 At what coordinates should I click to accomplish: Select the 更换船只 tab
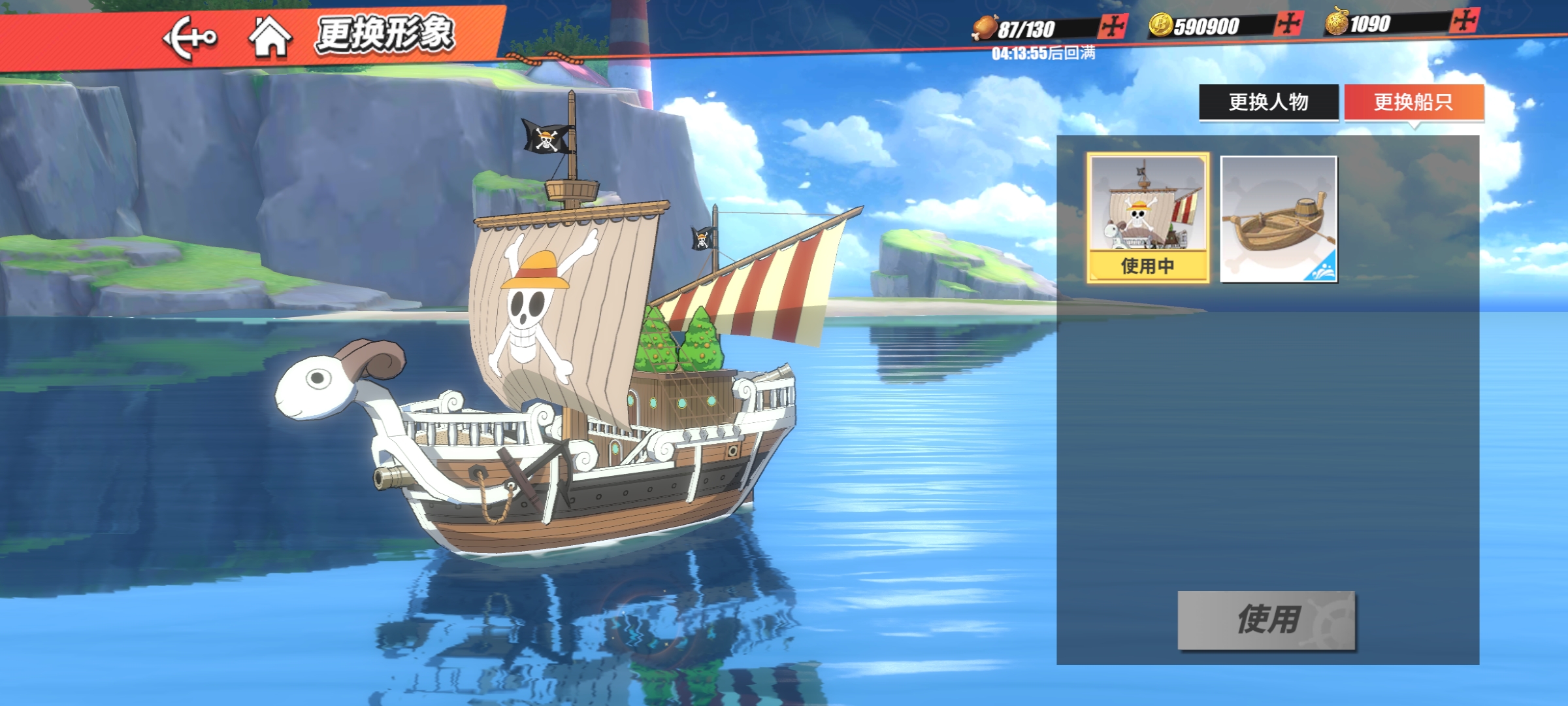[x=1414, y=102]
